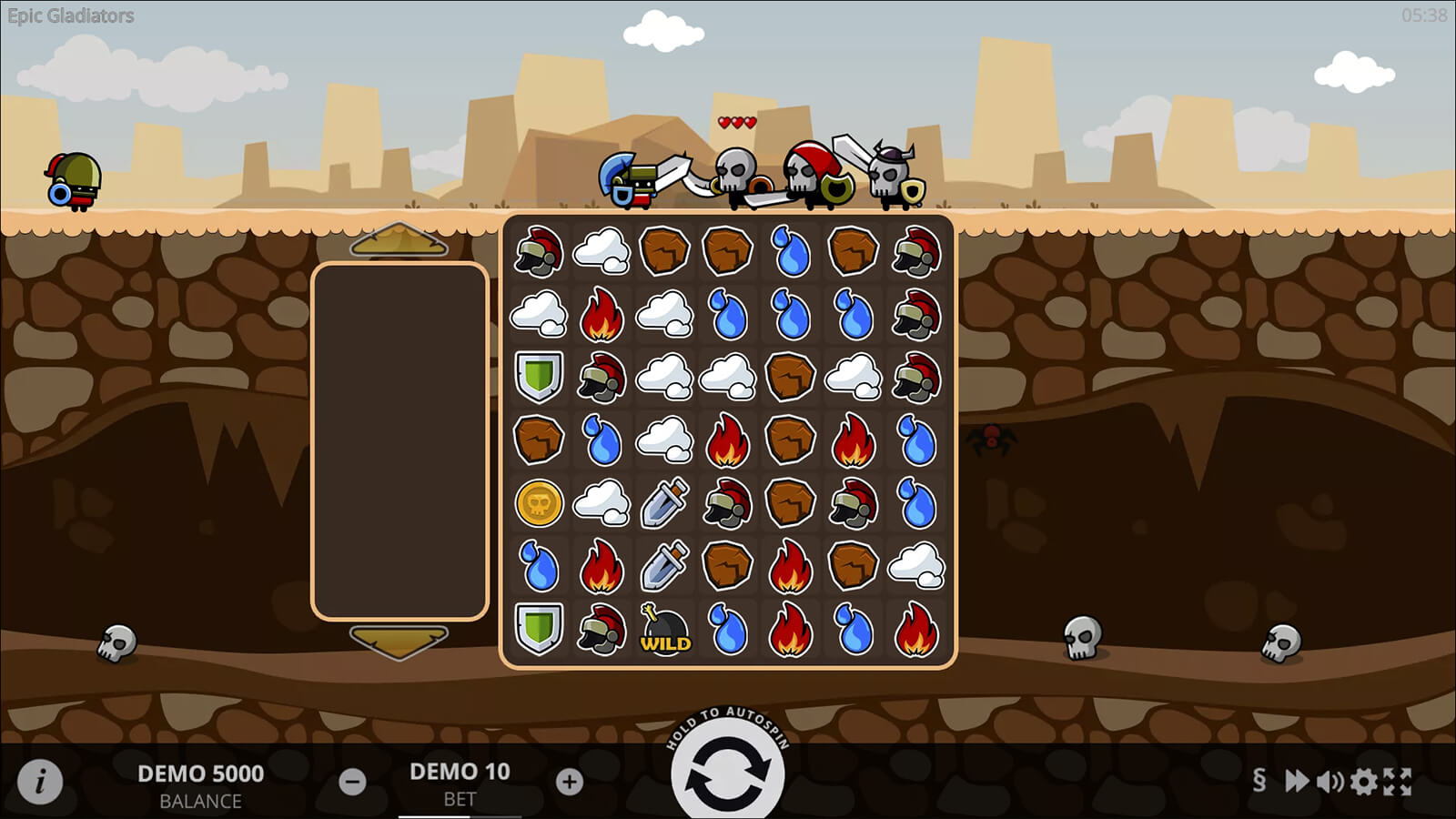
Task: Click the golden up arrow above the side panel
Action: click(x=399, y=241)
